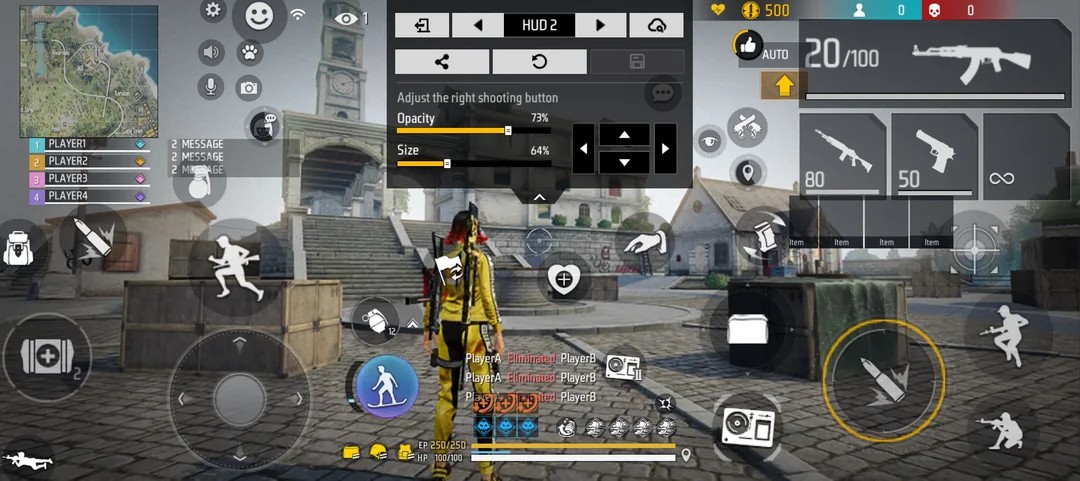Choose the pistol weapon slot

934,155
